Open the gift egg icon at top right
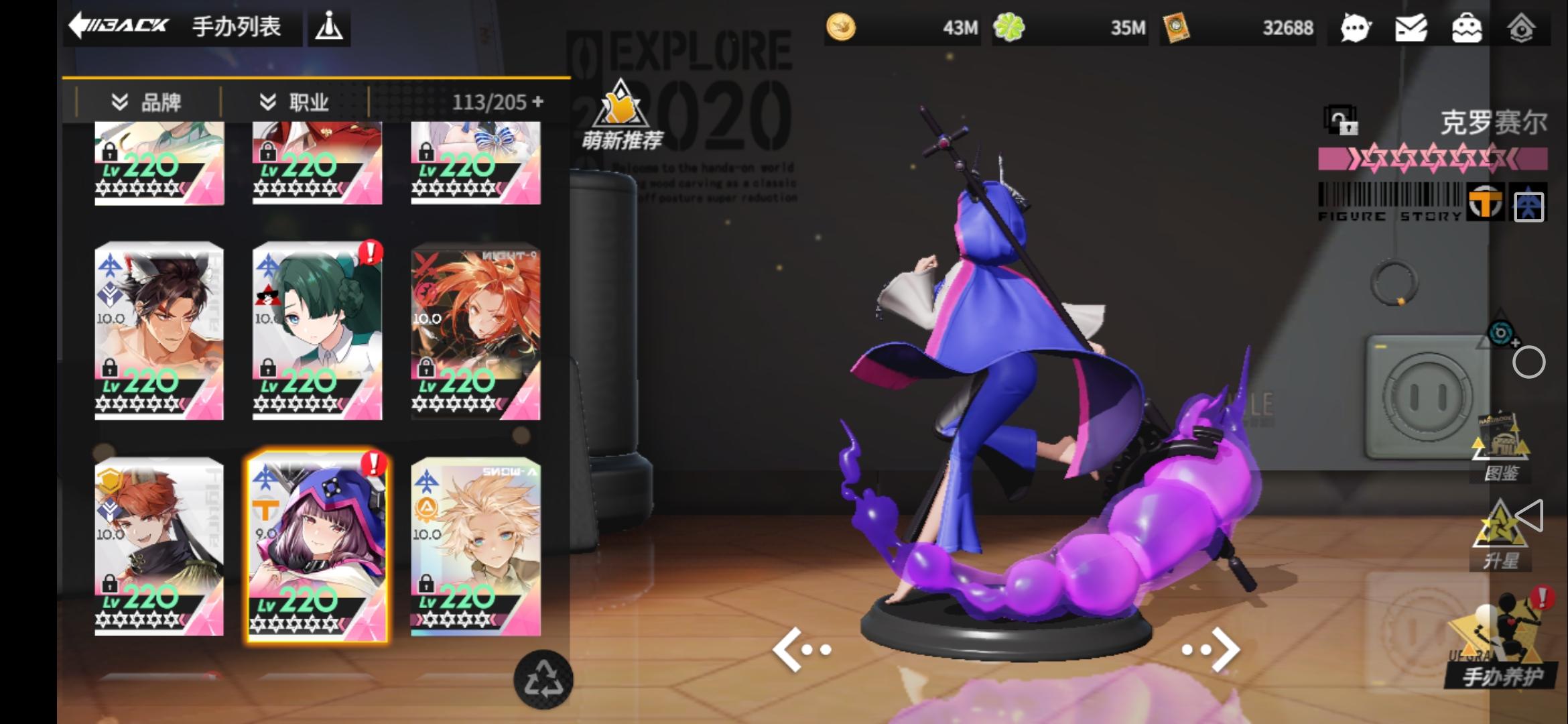The height and width of the screenshot is (724, 1568). 1467,28
